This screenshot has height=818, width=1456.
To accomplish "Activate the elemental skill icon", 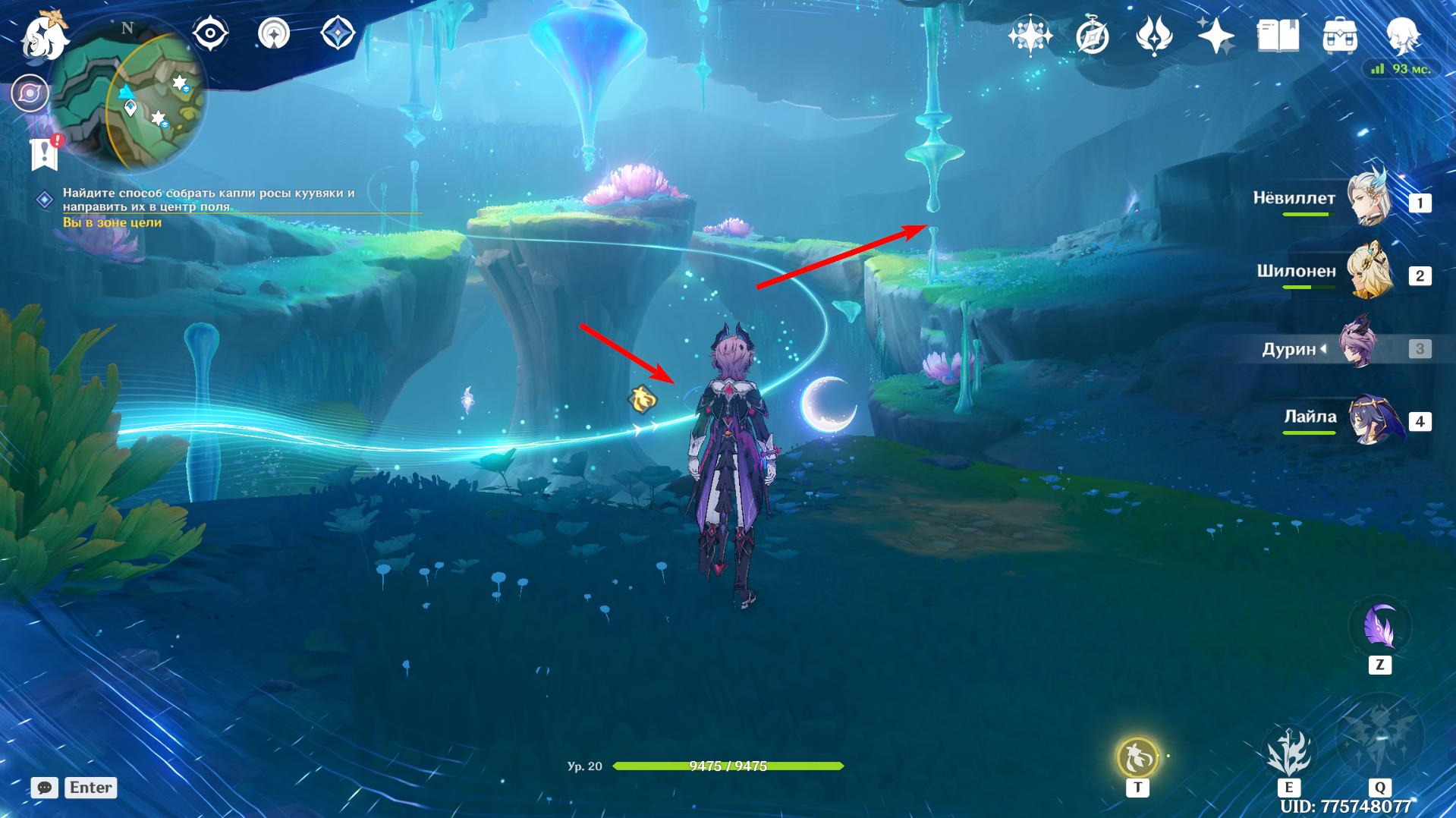I will coord(1288,752).
